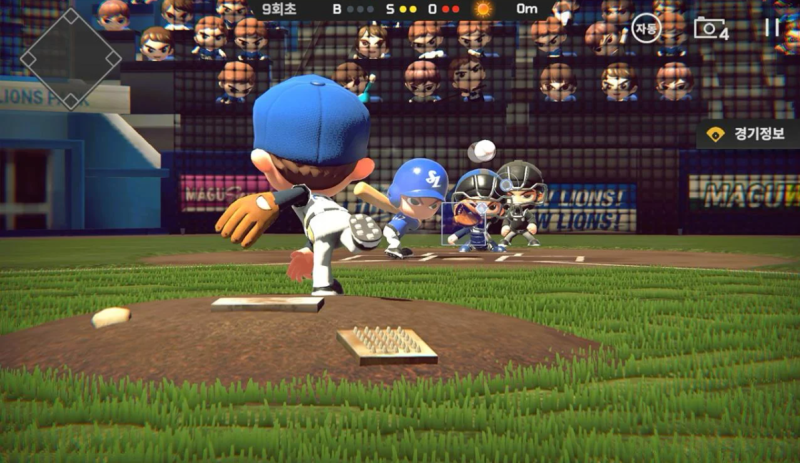Switch the camera view icon

coord(710,28)
